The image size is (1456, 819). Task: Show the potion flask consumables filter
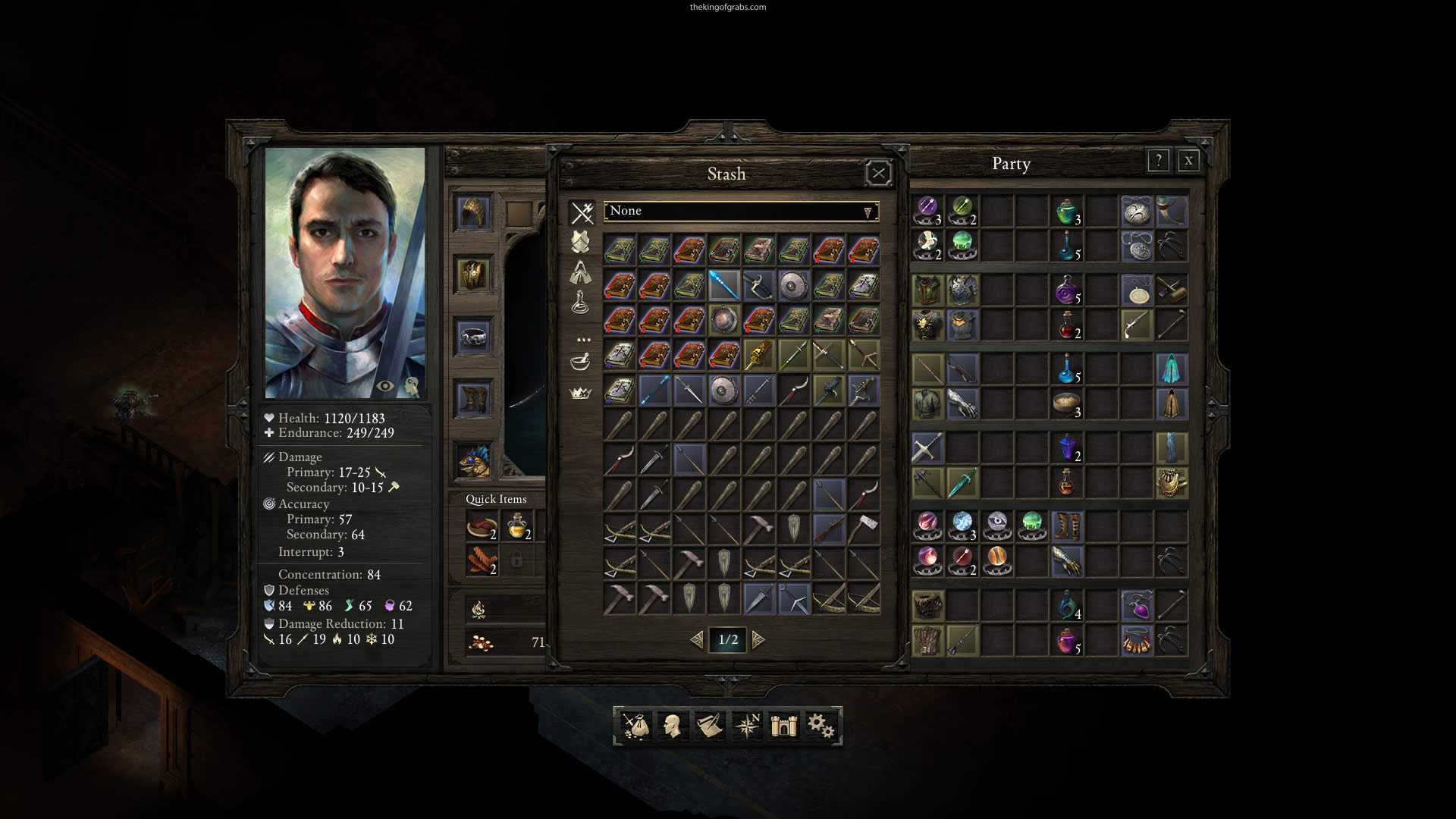[x=580, y=303]
